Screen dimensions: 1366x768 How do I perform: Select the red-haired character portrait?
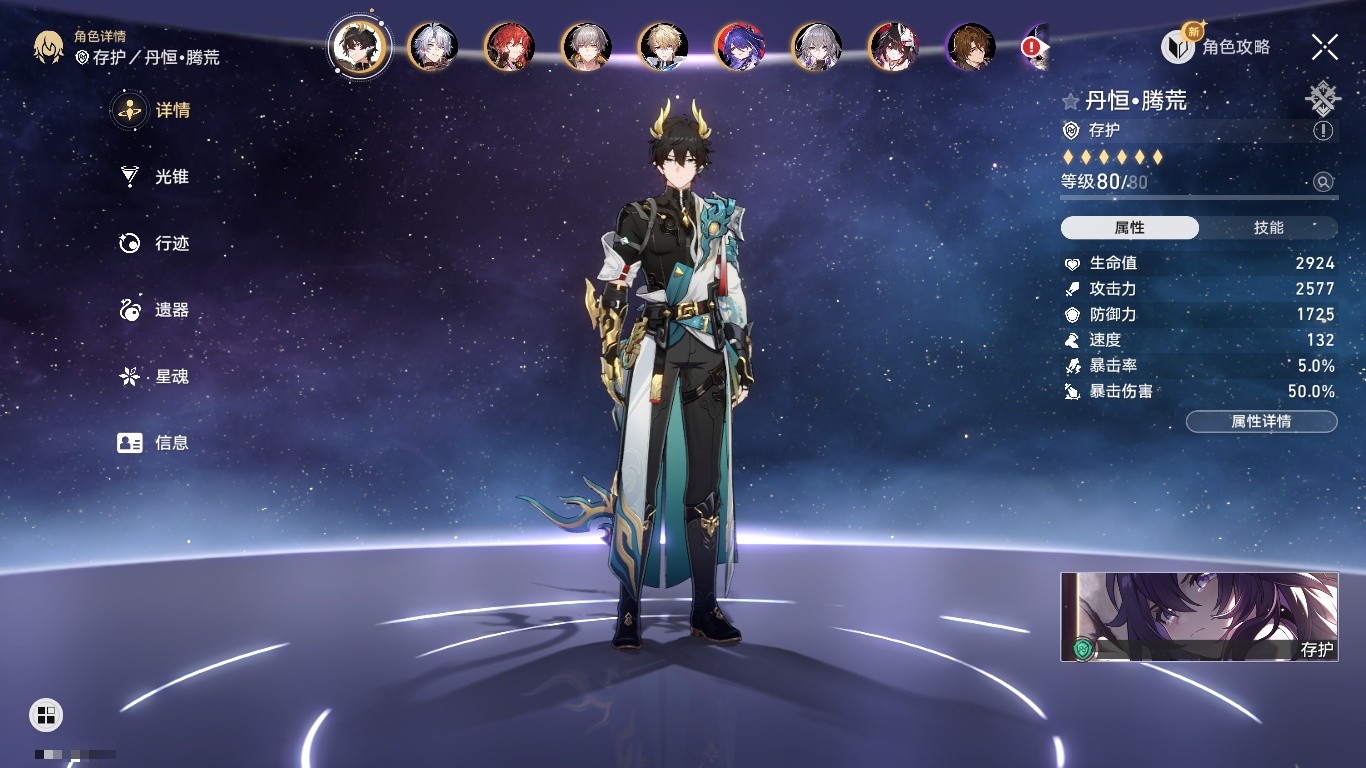pos(510,47)
